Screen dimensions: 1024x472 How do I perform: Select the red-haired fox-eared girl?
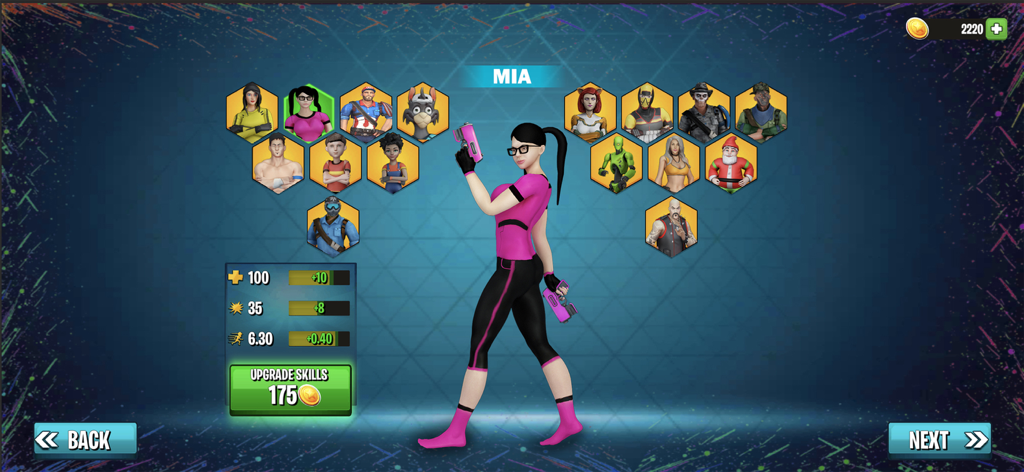click(x=590, y=112)
